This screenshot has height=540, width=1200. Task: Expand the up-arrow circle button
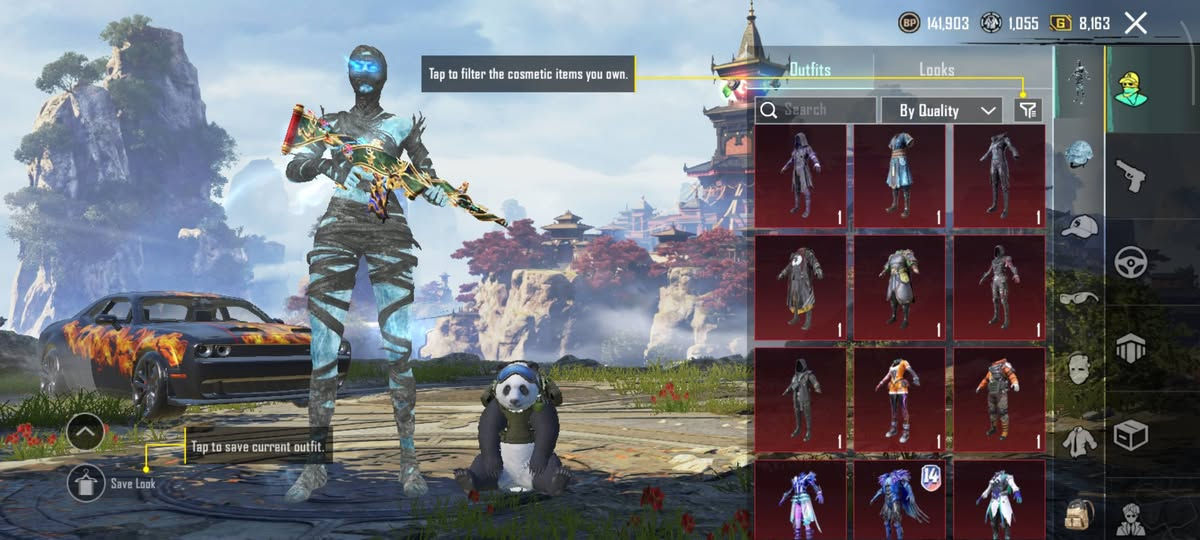(x=87, y=433)
